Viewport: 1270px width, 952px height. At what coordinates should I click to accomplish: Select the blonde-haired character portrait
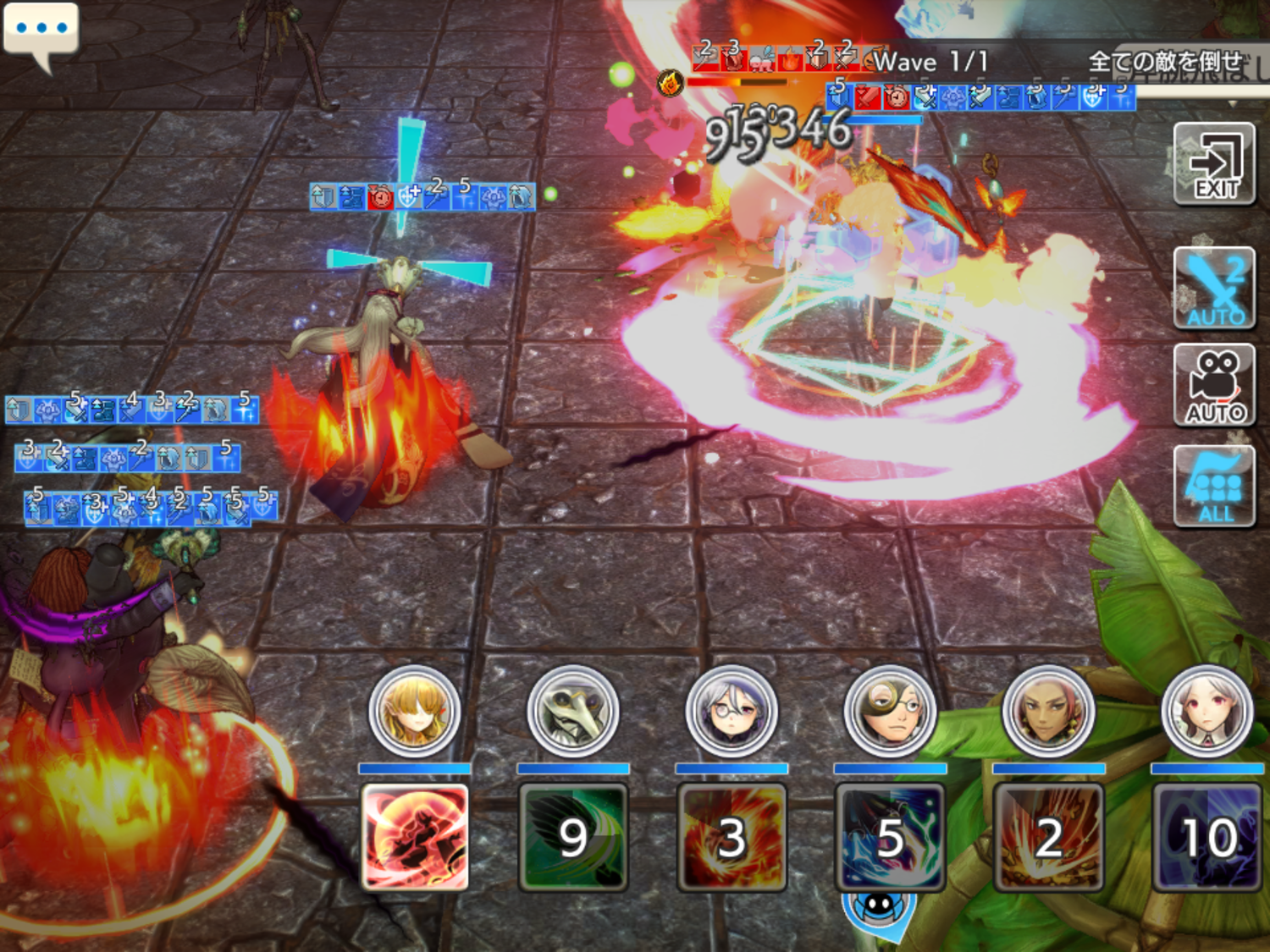click(x=415, y=711)
